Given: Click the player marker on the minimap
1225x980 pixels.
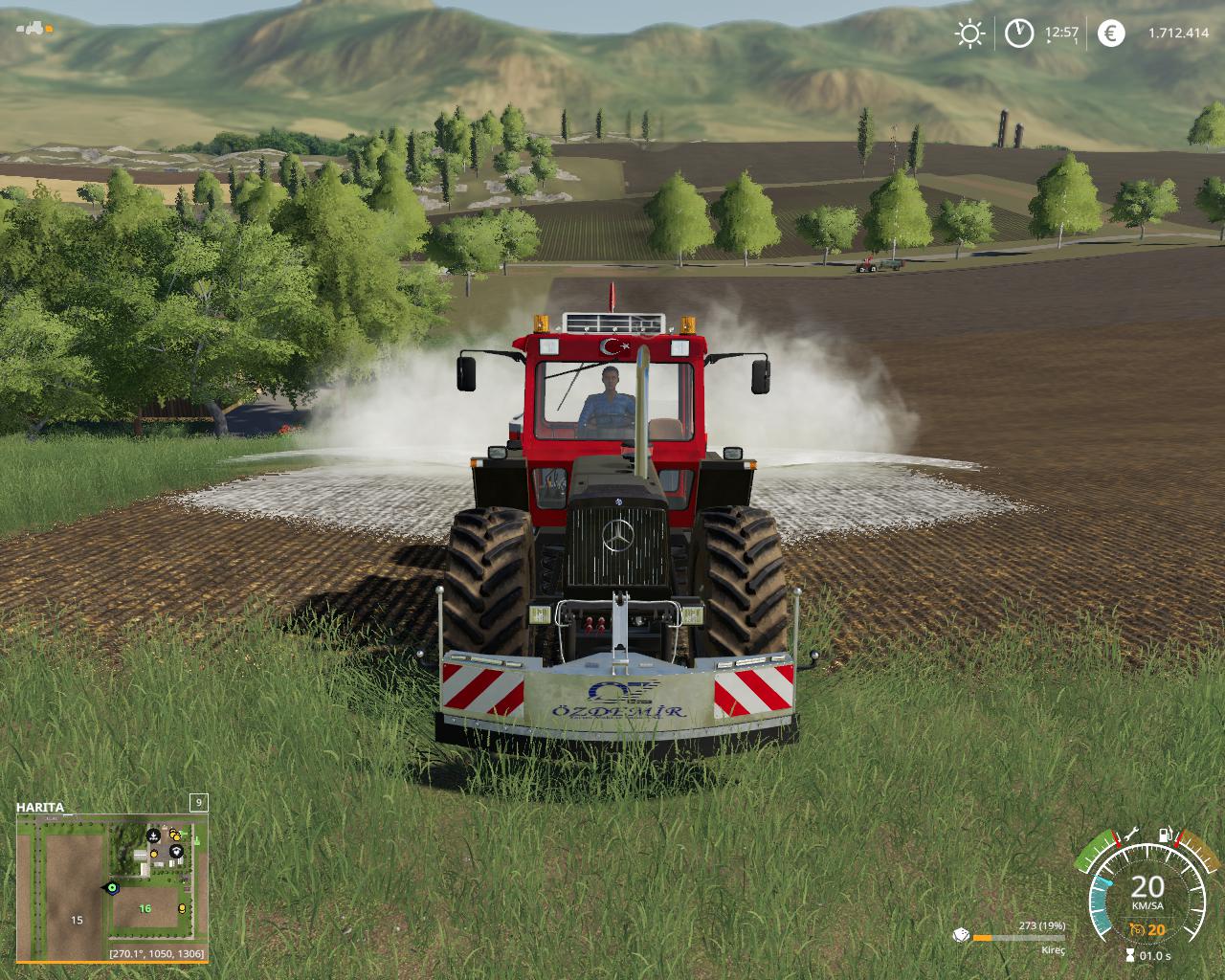Looking at the screenshot, I should click(112, 887).
